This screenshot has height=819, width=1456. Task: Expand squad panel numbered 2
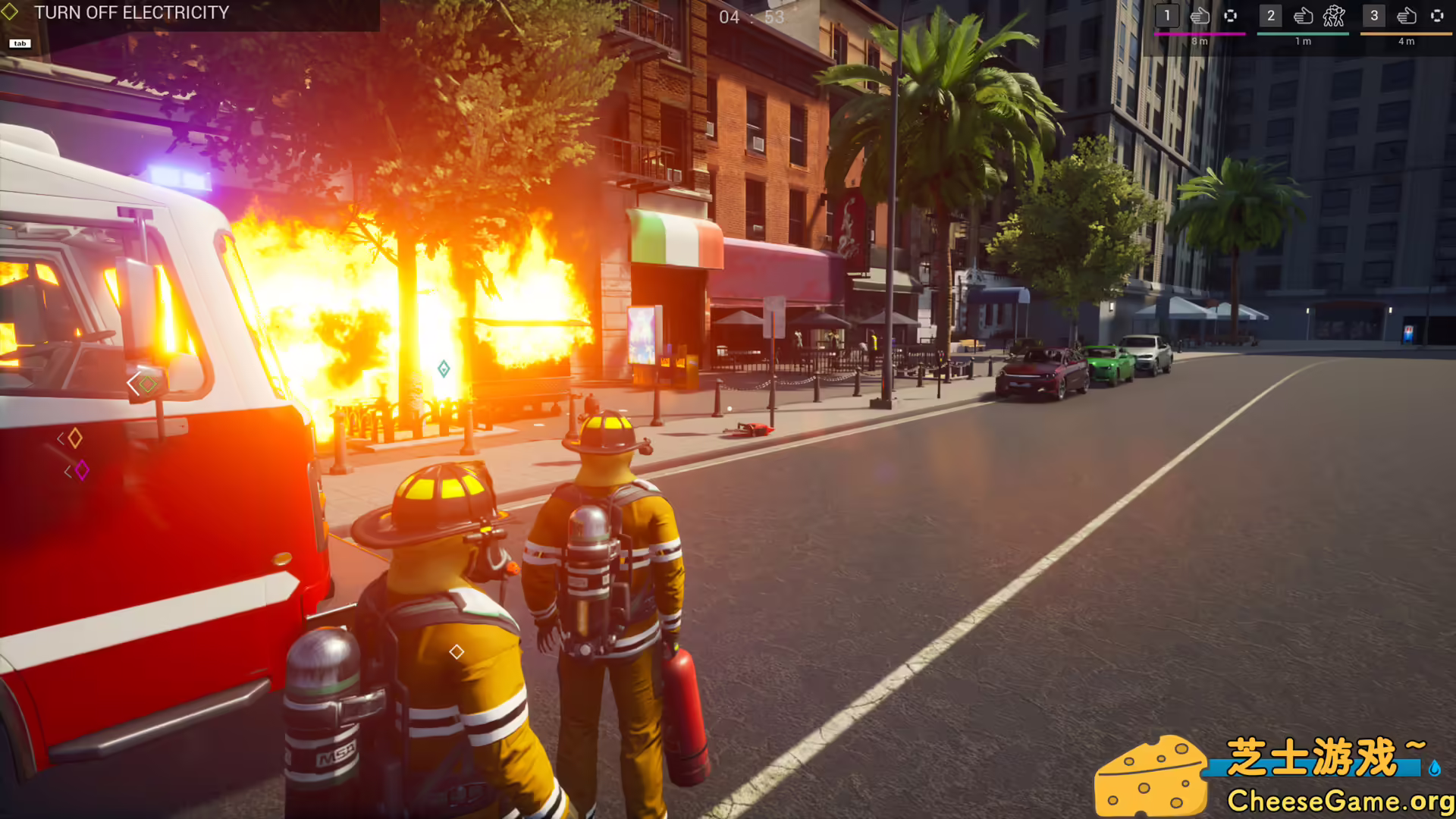tap(1271, 14)
